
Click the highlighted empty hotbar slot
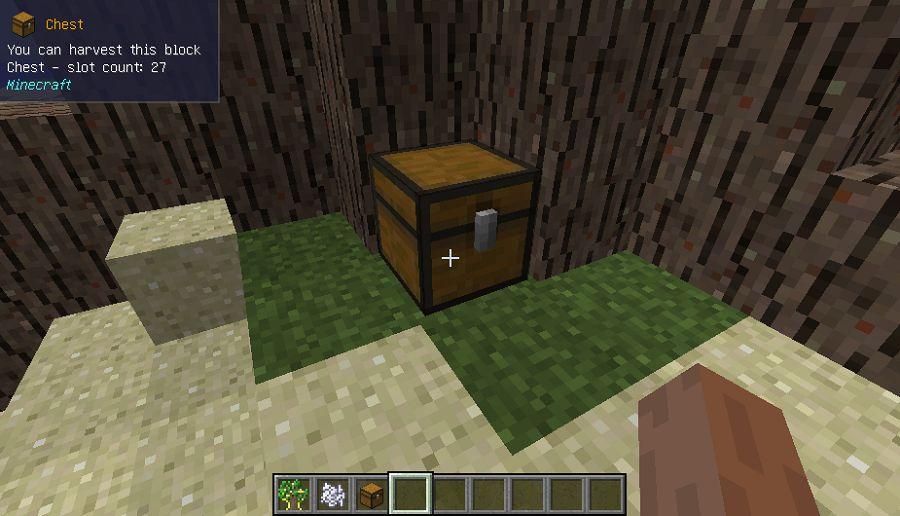click(x=410, y=493)
